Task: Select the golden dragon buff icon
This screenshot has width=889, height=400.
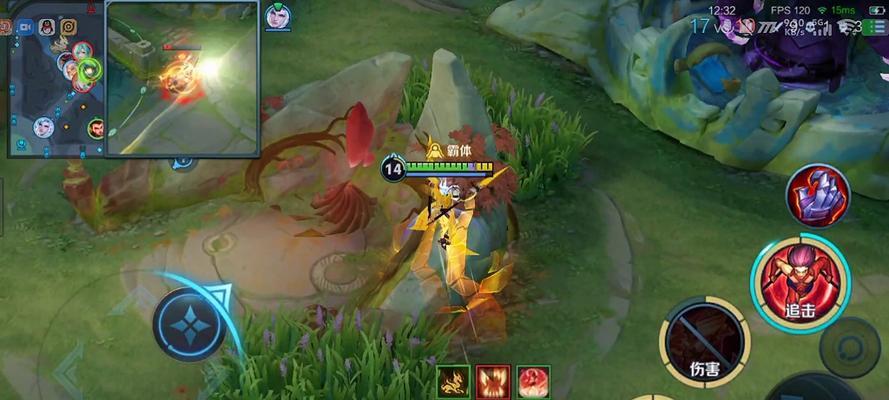Action: point(453,381)
